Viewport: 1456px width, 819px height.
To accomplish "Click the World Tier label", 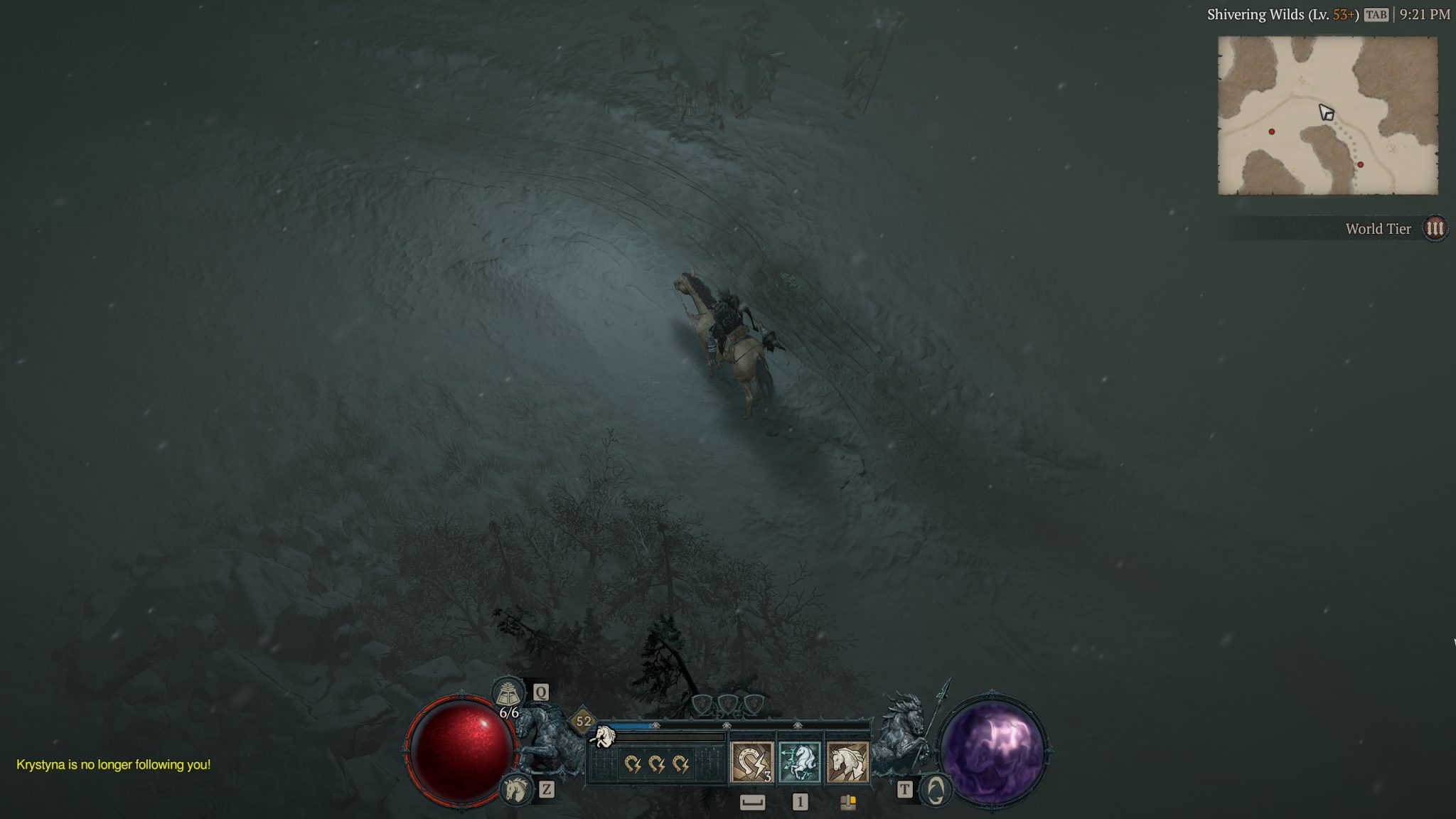I will 1379,229.
